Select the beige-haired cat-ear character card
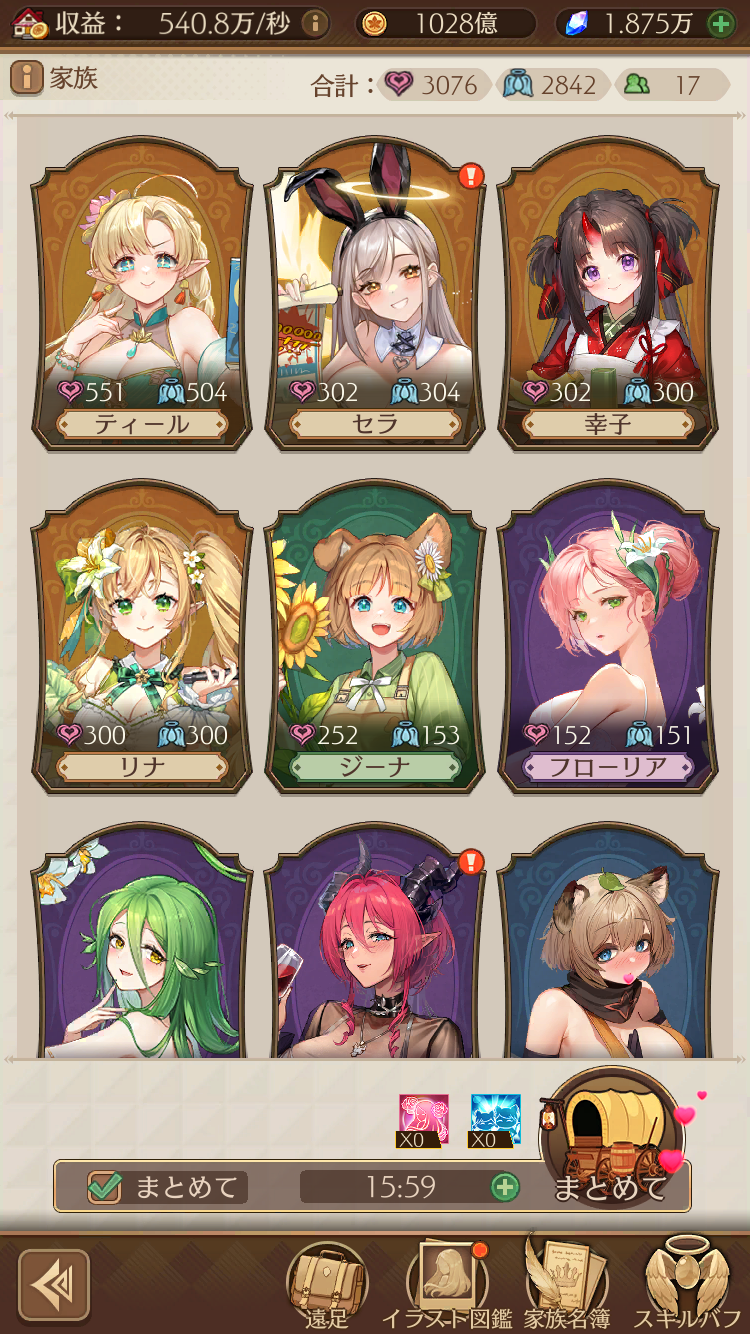Screen dimensions: 750x1334 tap(608, 950)
